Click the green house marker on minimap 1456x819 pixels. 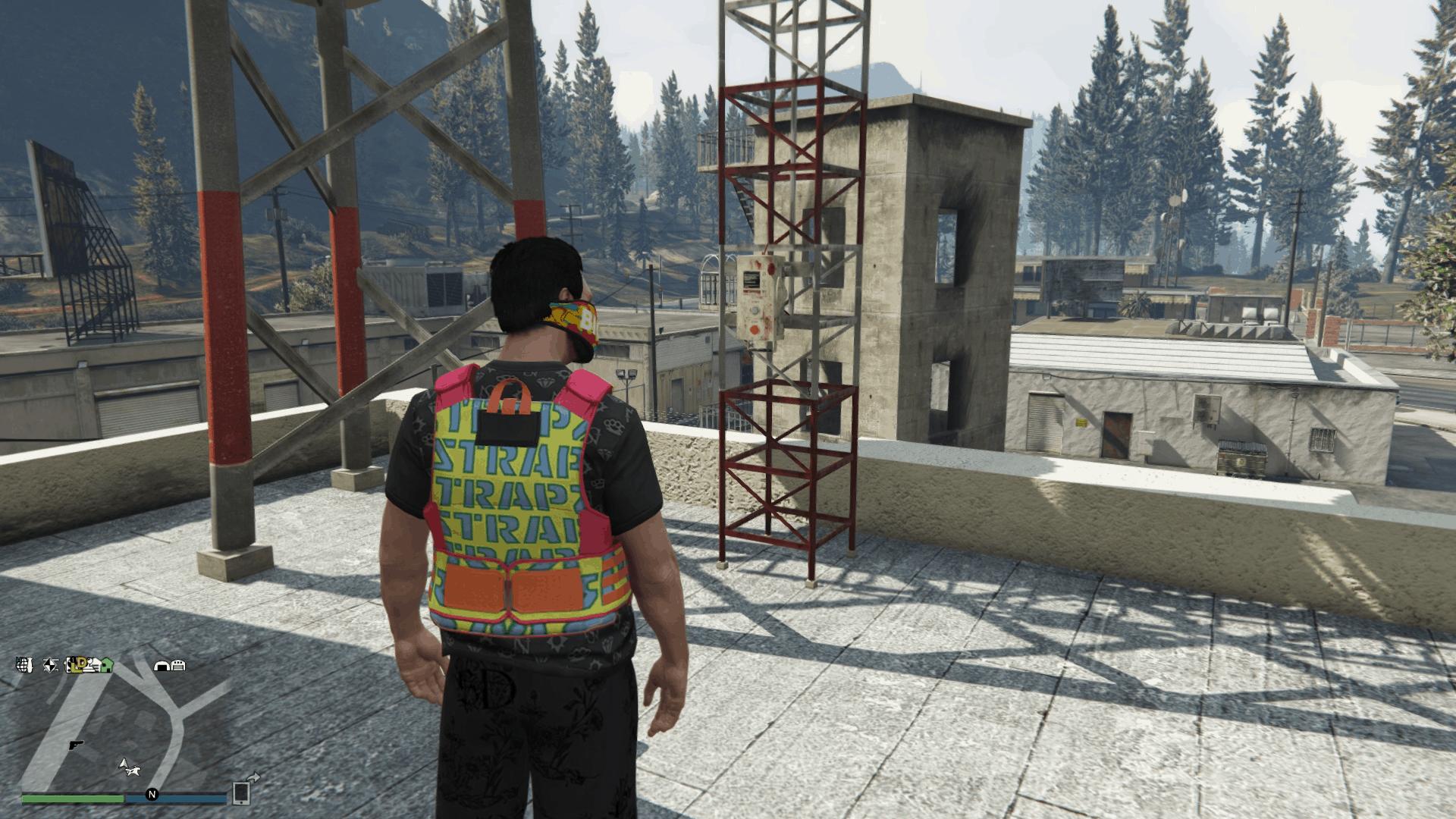(x=106, y=665)
